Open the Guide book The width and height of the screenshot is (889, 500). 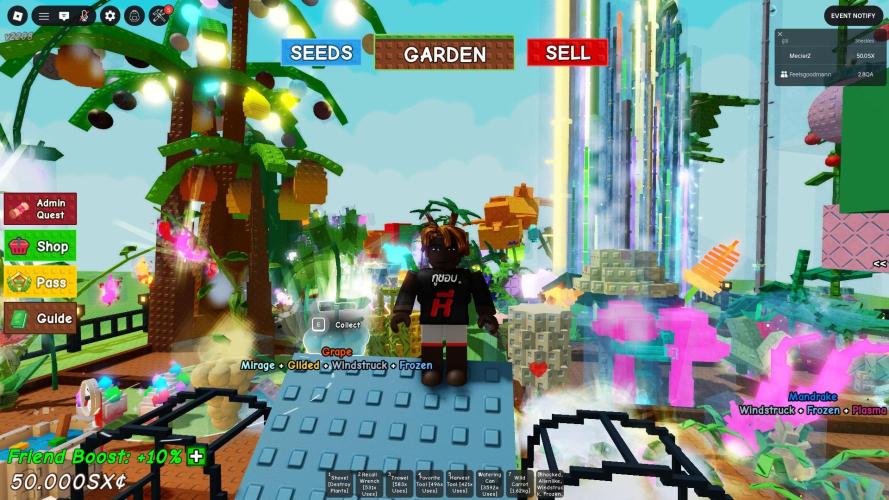click(40, 319)
